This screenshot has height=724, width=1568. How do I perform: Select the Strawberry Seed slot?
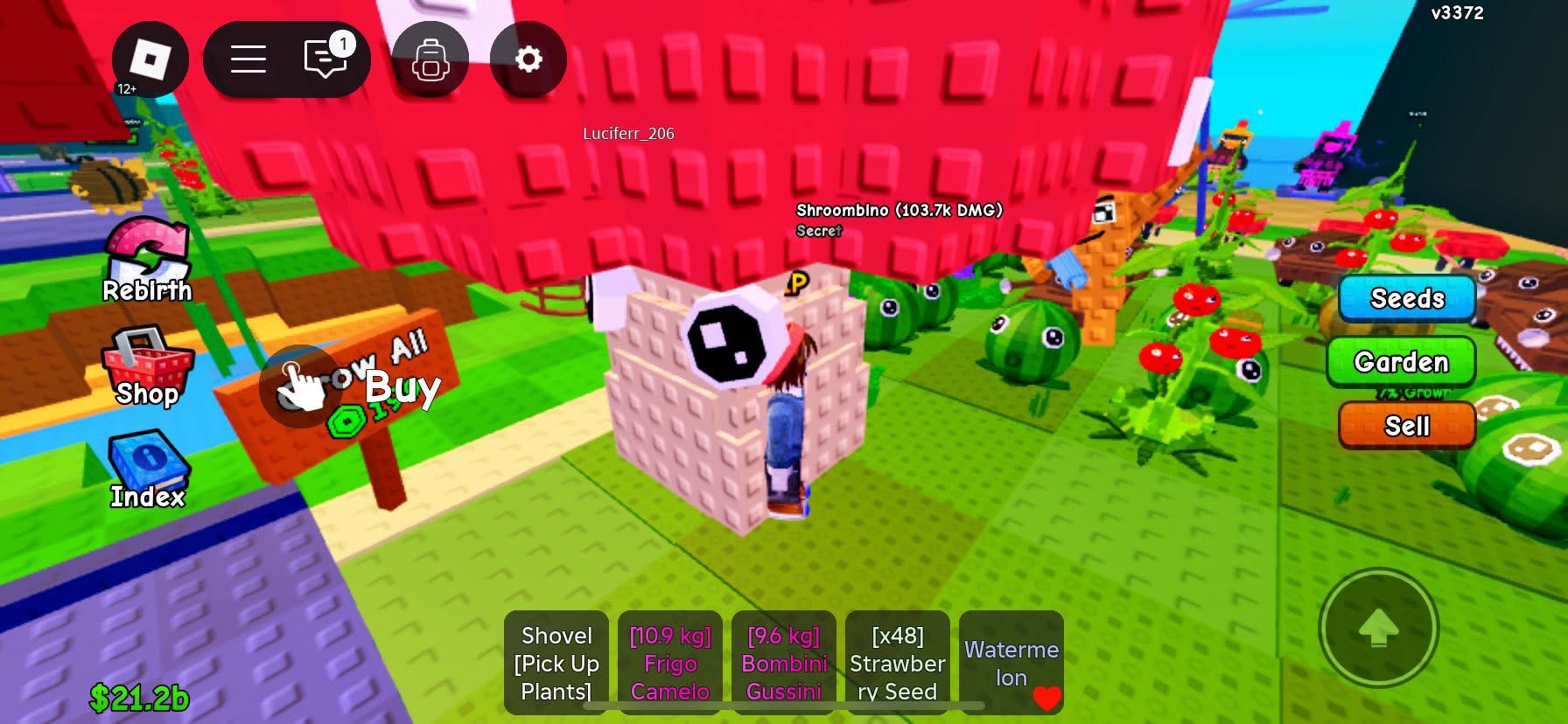(898, 663)
